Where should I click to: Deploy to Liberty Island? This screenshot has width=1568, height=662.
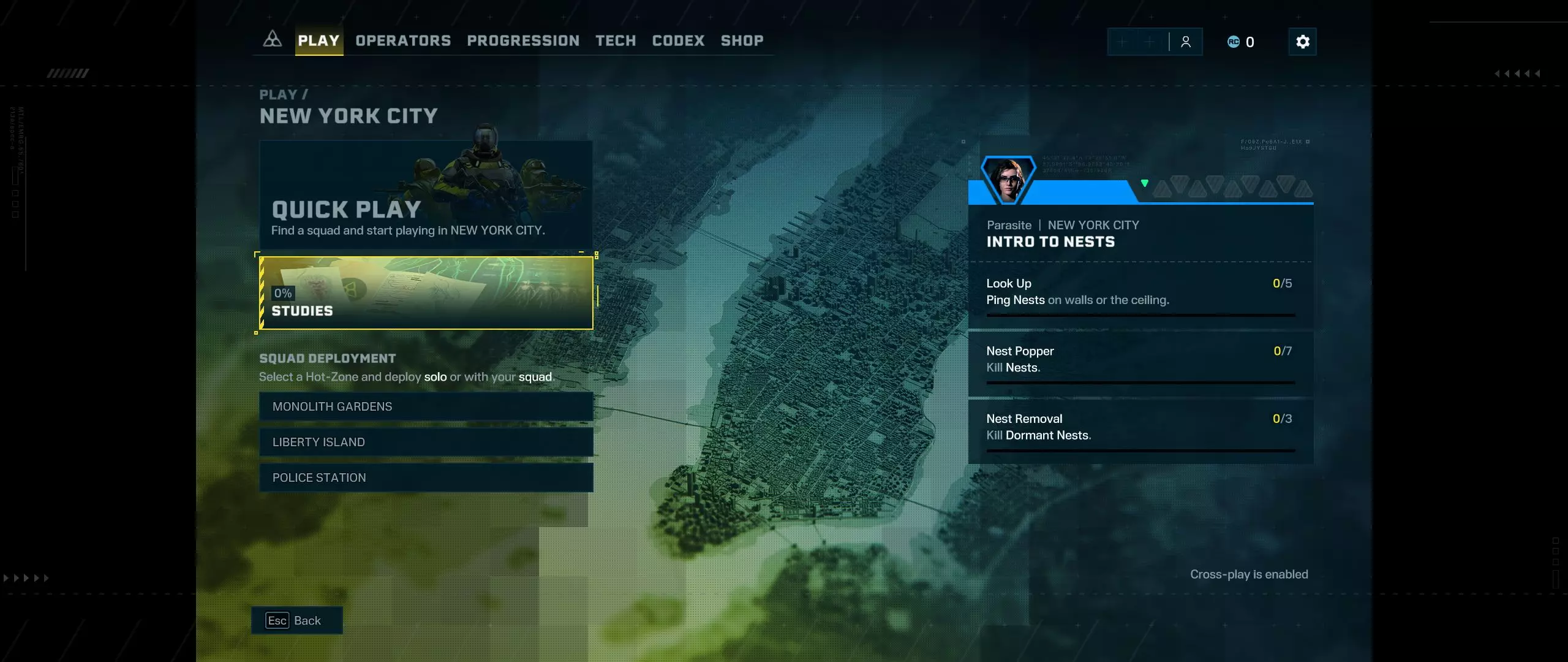426,442
